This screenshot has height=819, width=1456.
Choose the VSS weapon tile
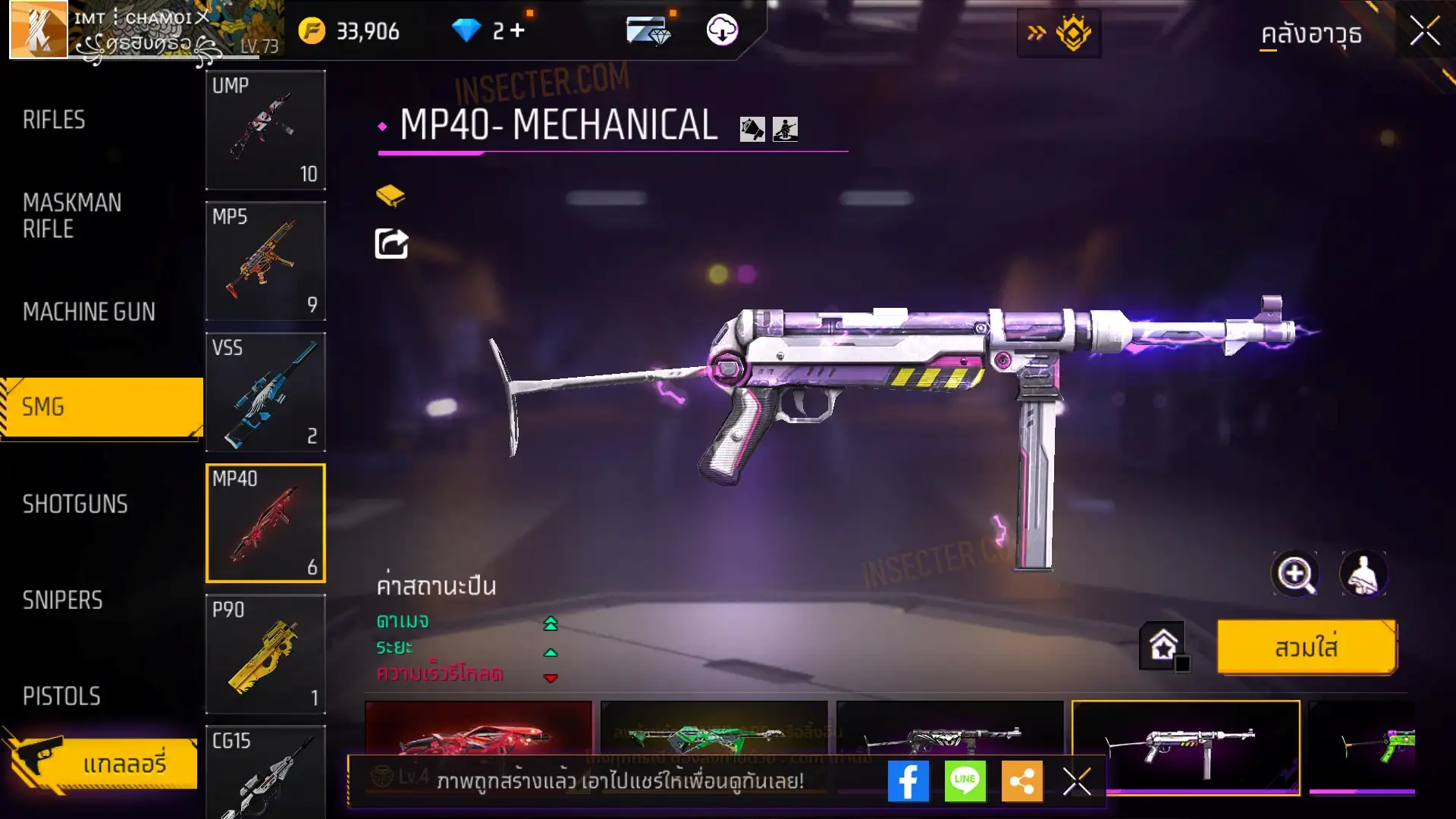coord(265,392)
